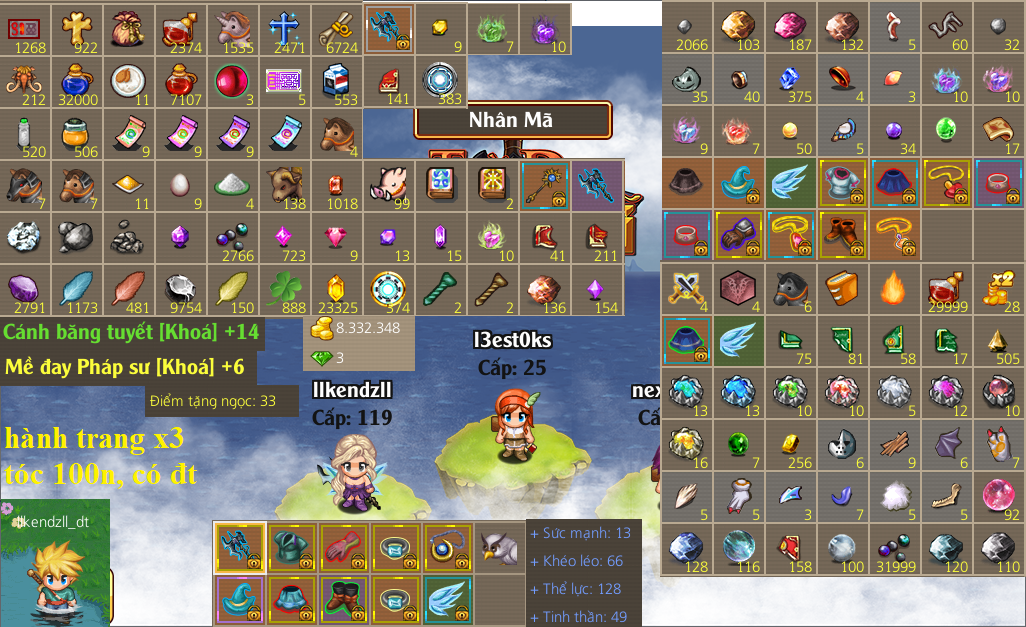Click the unicorn head mount item
Screen dimensions: 1026x627
point(234,28)
